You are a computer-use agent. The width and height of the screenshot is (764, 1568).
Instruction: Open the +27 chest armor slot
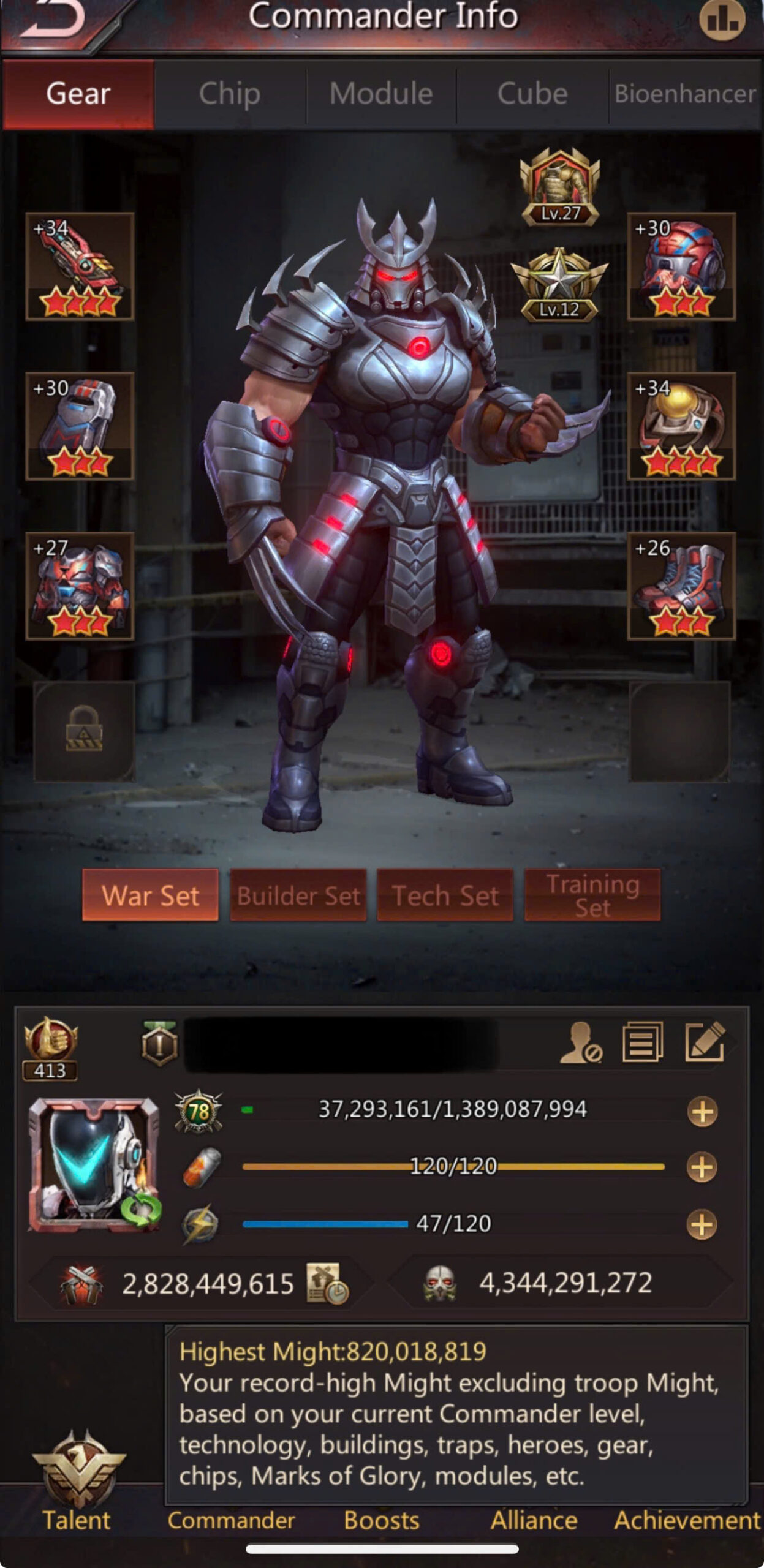(x=80, y=586)
